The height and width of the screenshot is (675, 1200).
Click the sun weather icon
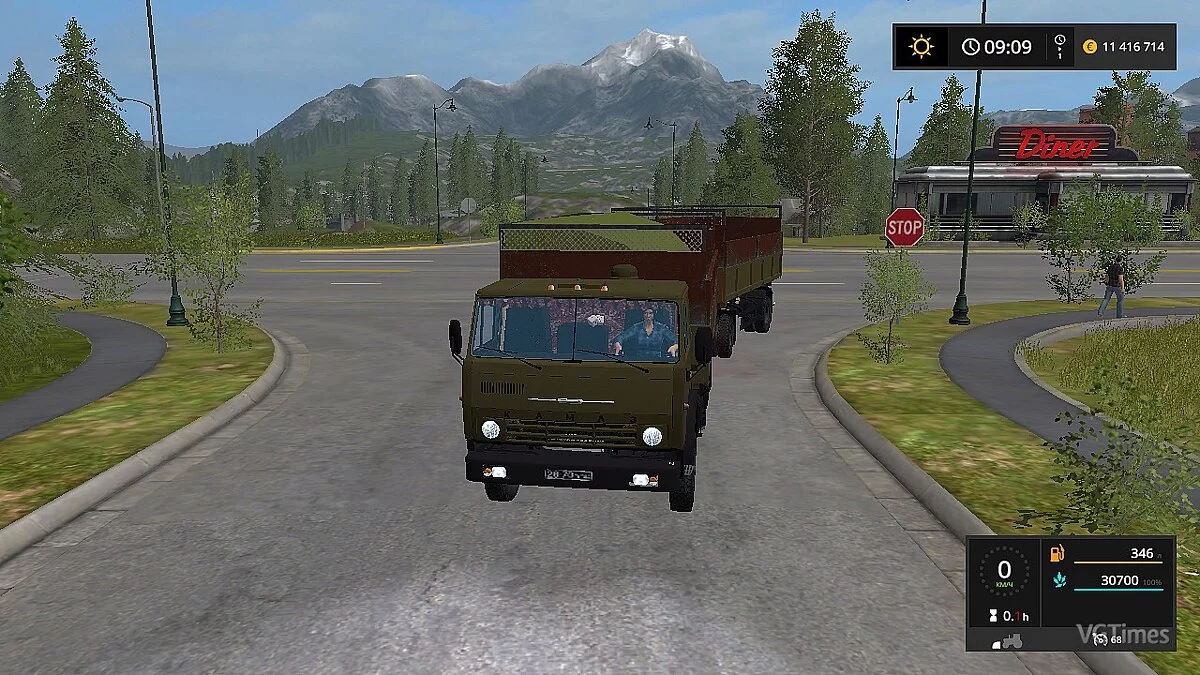click(920, 47)
